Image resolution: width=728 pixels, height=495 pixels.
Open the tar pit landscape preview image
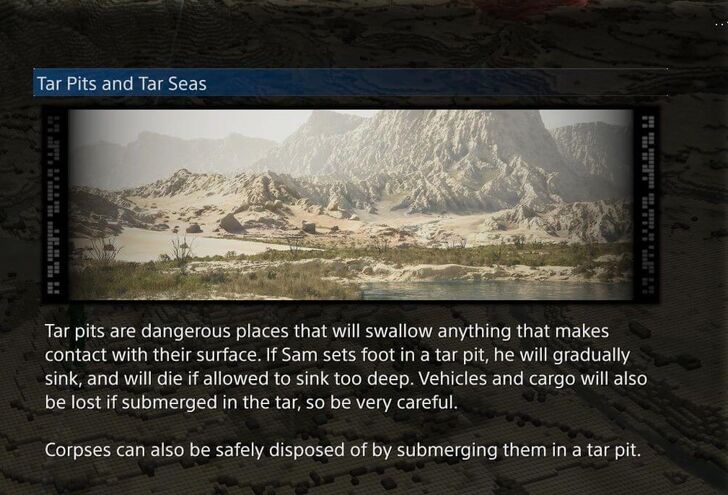coord(350,205)
